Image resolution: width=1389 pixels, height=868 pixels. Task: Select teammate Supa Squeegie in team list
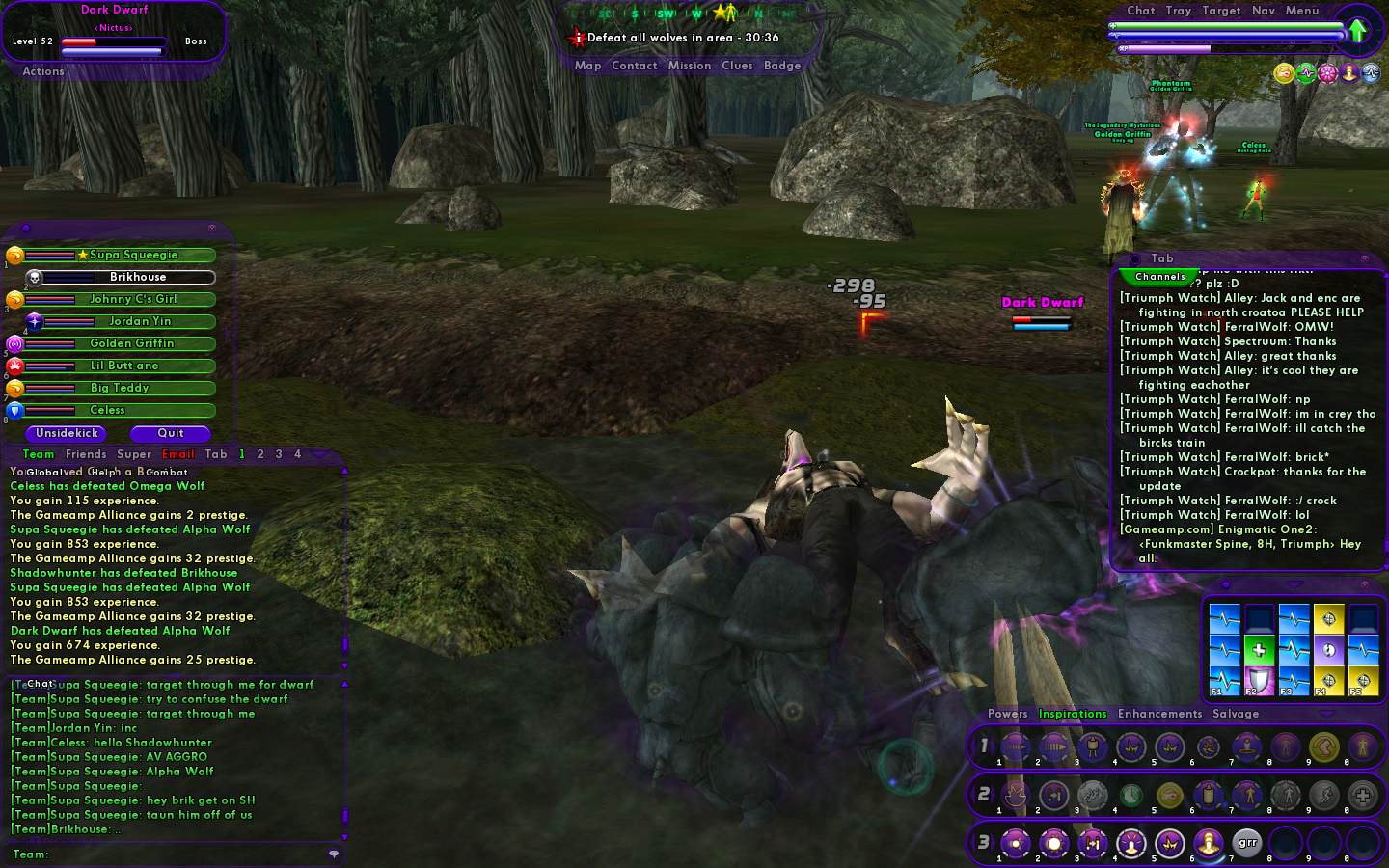coord(133,256)
